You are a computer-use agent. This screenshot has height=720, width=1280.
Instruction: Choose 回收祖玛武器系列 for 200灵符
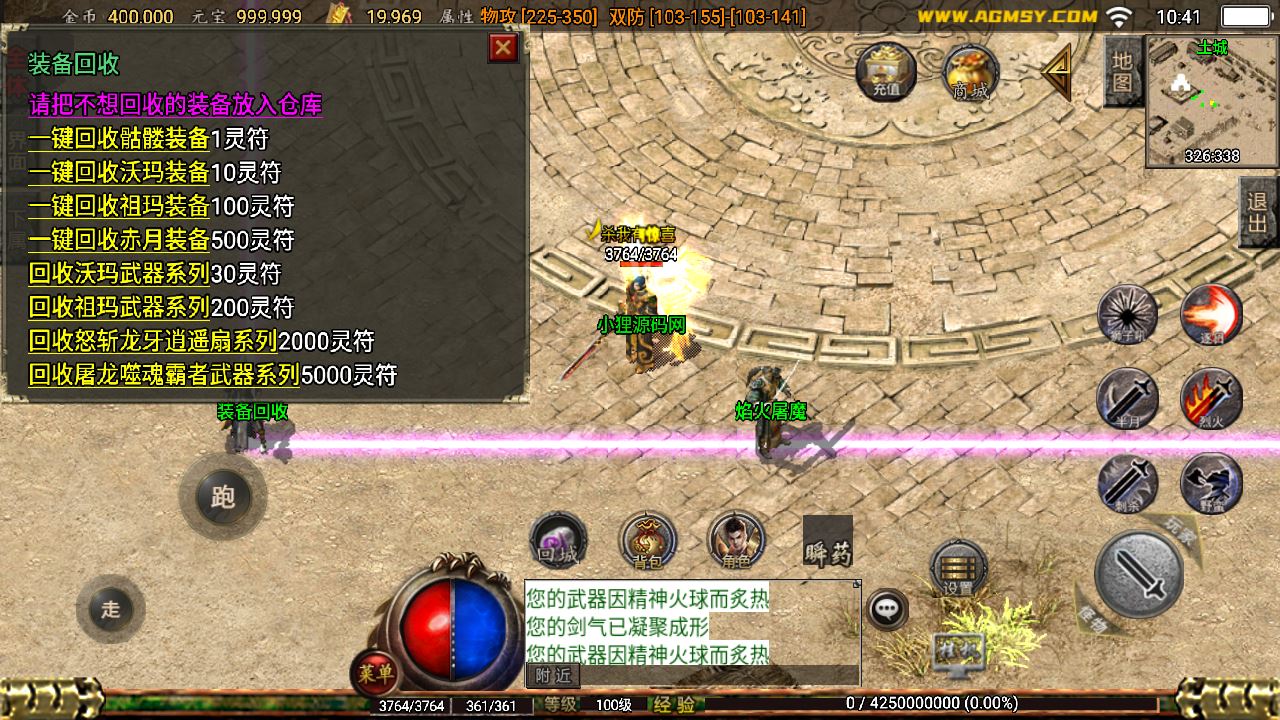pos(119,307)
